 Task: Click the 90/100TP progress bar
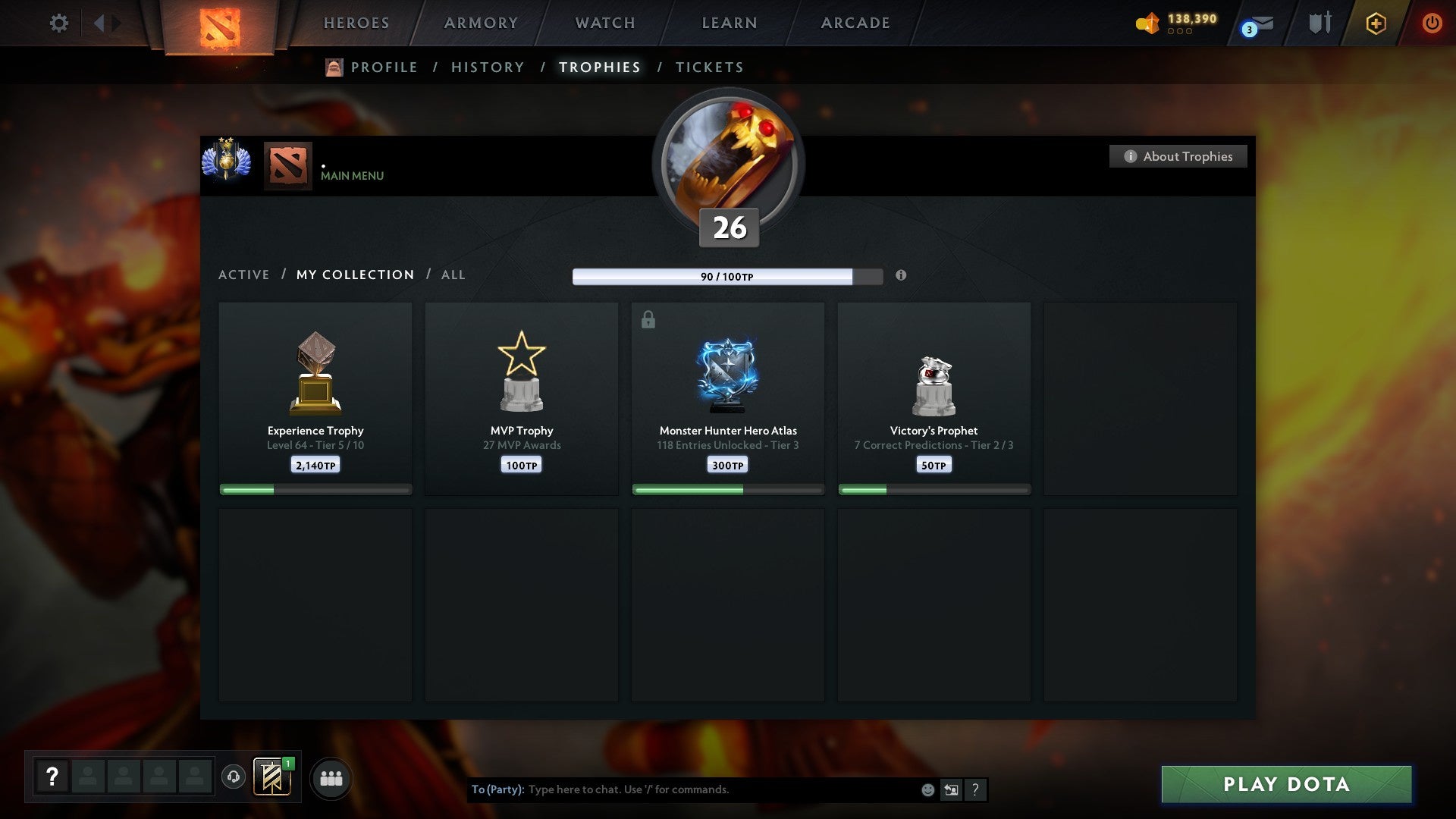pyautogui.click(x=726, y=276)
